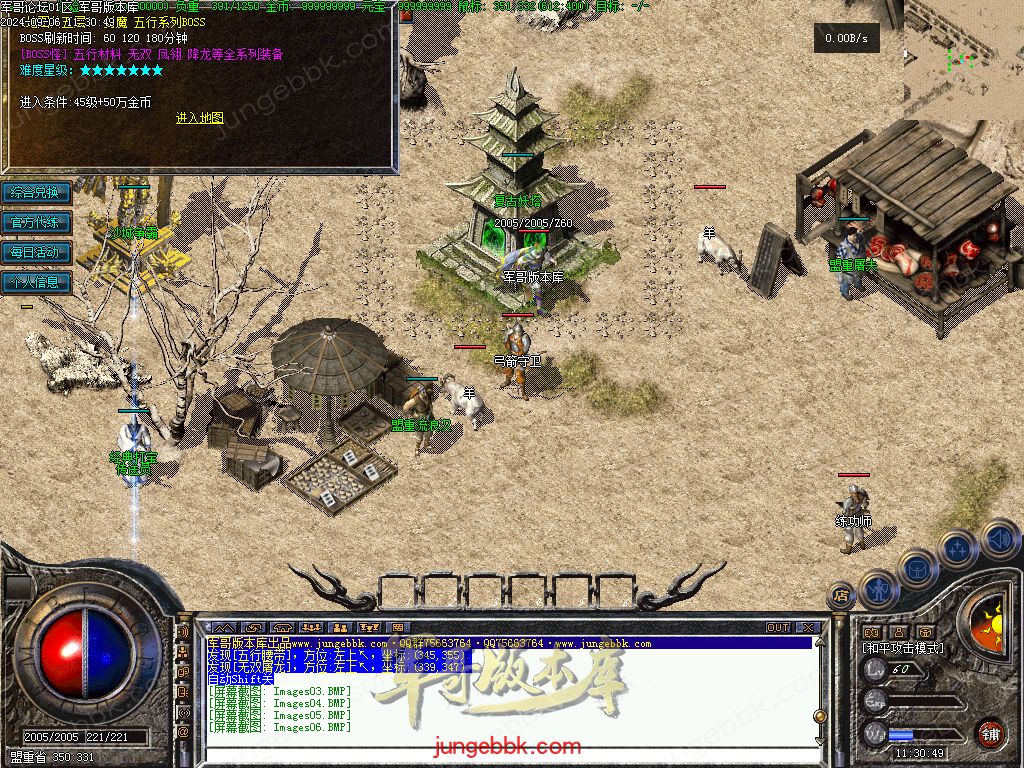The image size is (1024, 768).
Task: Open the 综合兑换 exchange menu
Action: pos(36,192)
